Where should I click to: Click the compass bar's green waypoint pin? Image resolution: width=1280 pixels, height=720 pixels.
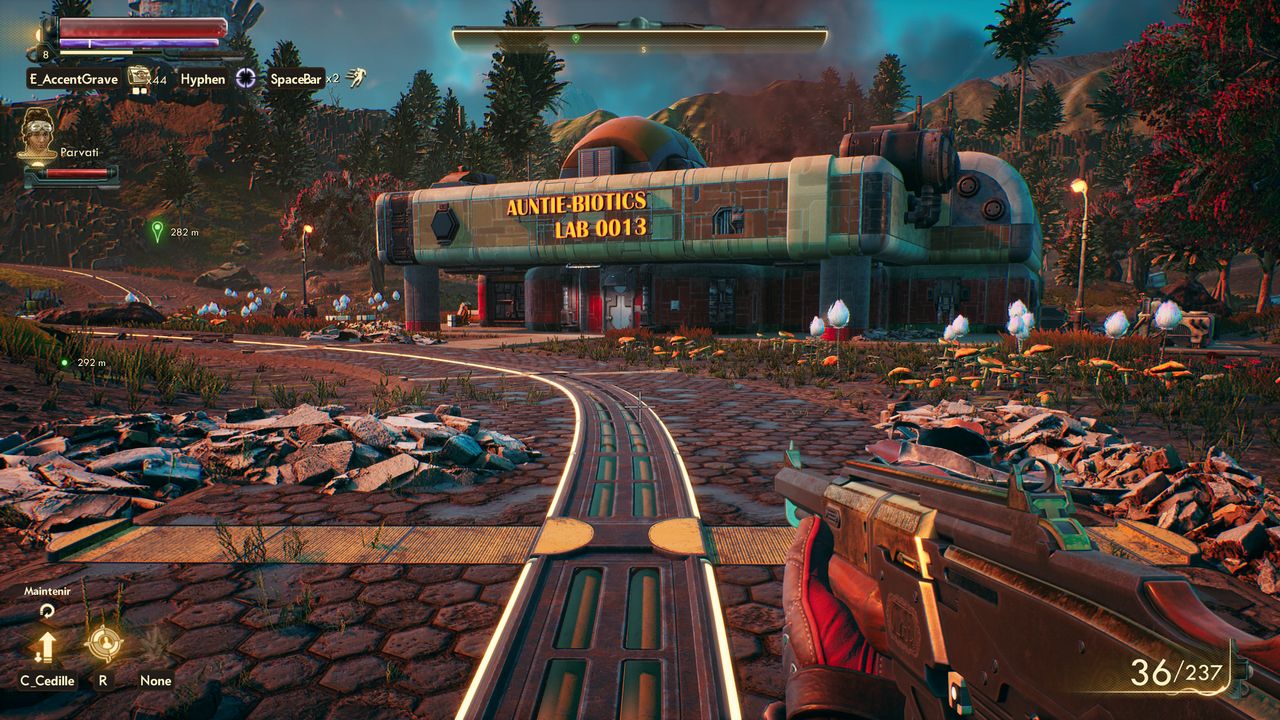pos(575,39)
